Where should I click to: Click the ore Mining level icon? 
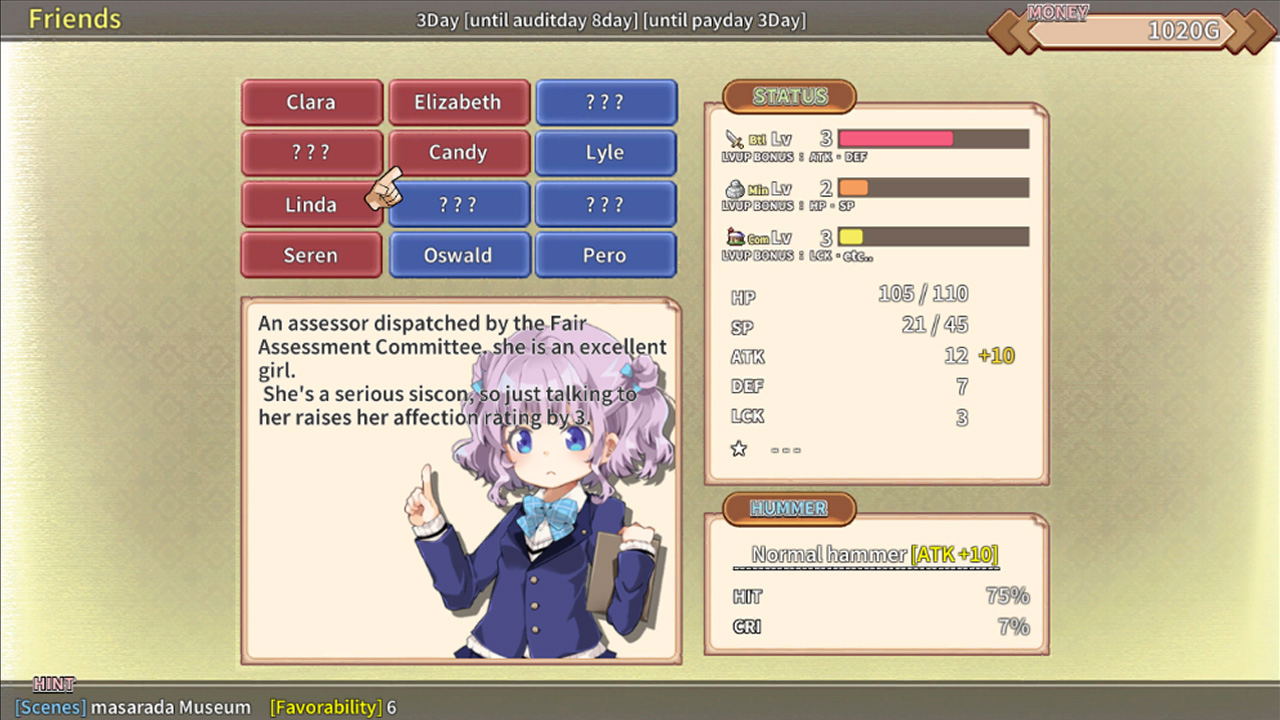[x=733, y=186]
